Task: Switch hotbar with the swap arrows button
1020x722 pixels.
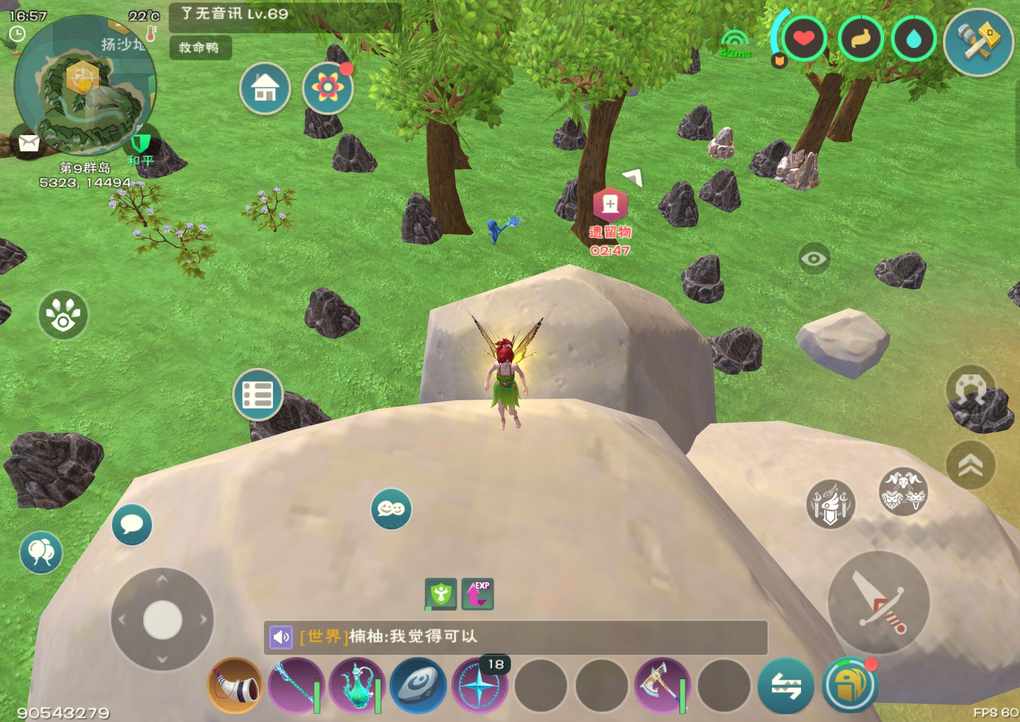Action: tap(785, 685)
